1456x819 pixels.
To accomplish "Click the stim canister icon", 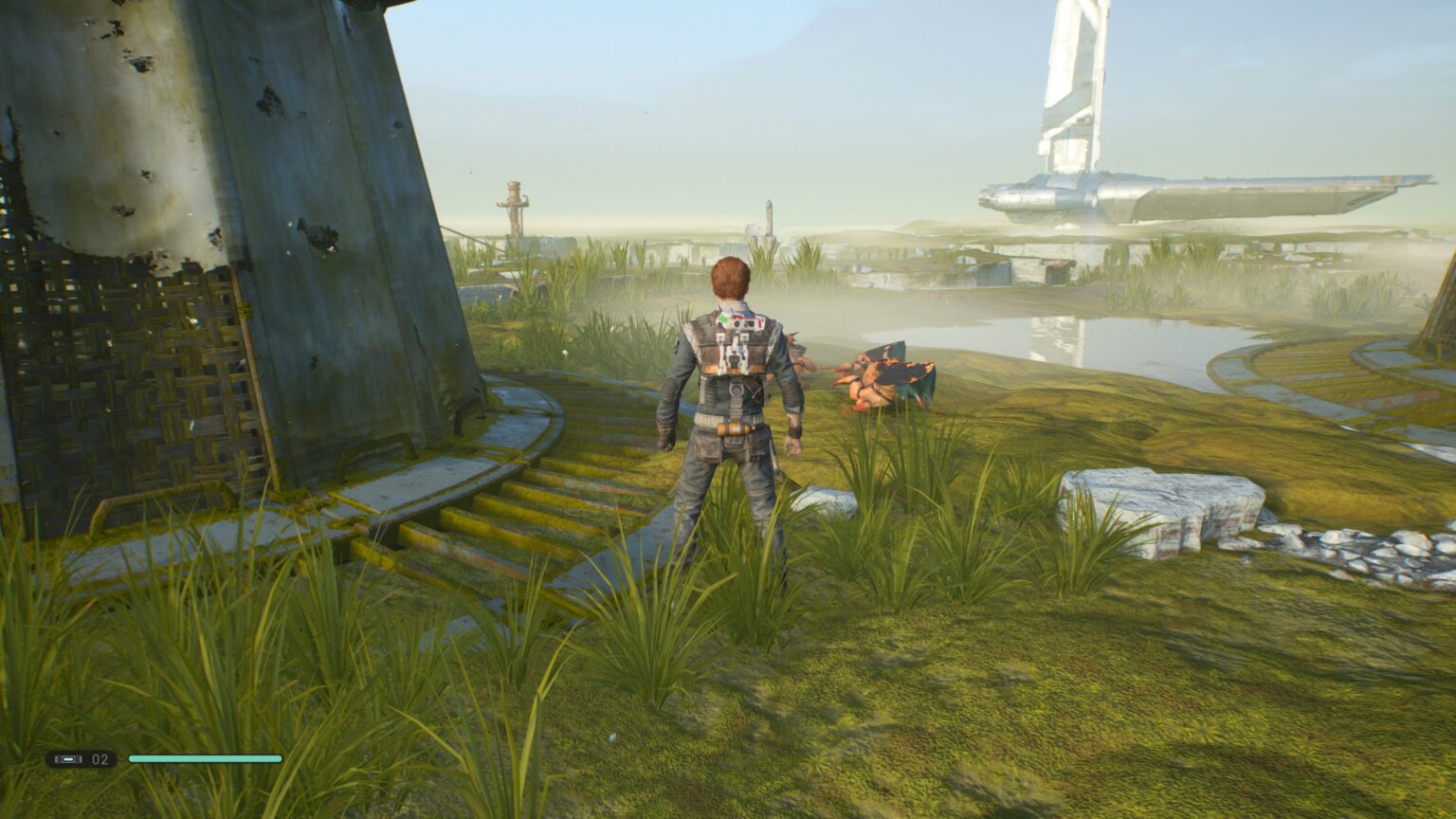I will pos(66,758).
